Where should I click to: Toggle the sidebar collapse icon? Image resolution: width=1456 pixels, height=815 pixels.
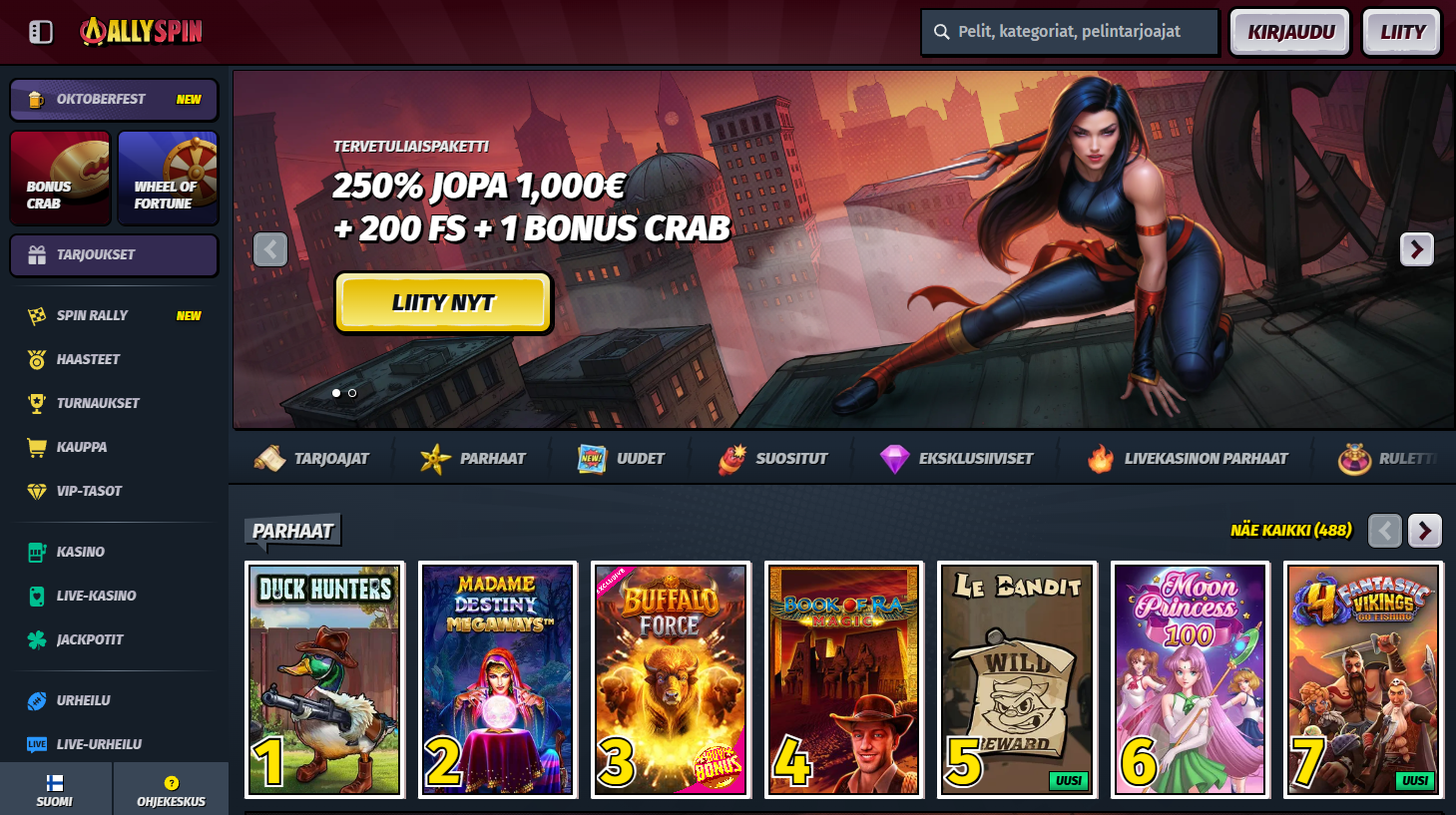coord(41,32)
